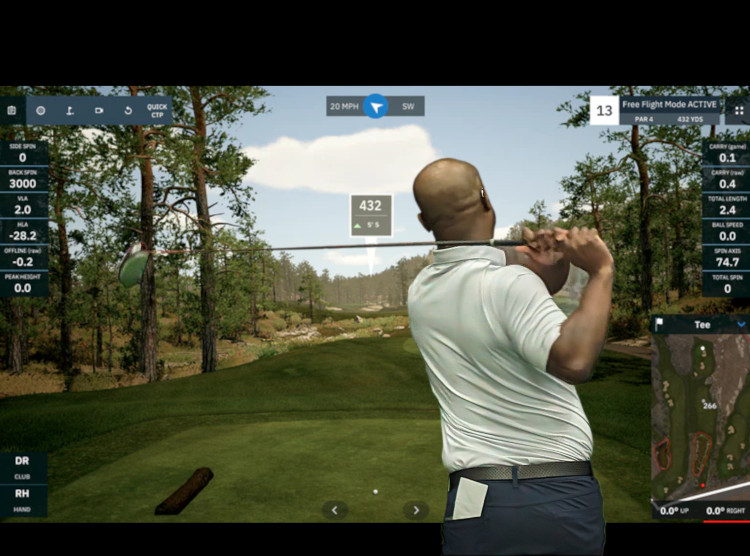The image size is (750, 556).
Task: Change the DR club selection
Action: point(22,466)
